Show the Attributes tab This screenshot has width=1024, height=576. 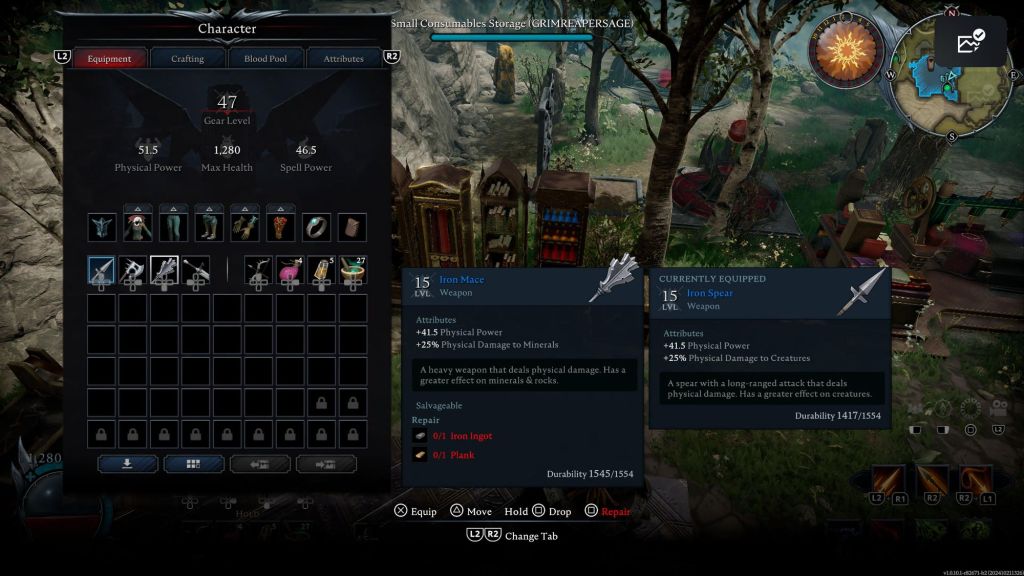click(343, 59)
